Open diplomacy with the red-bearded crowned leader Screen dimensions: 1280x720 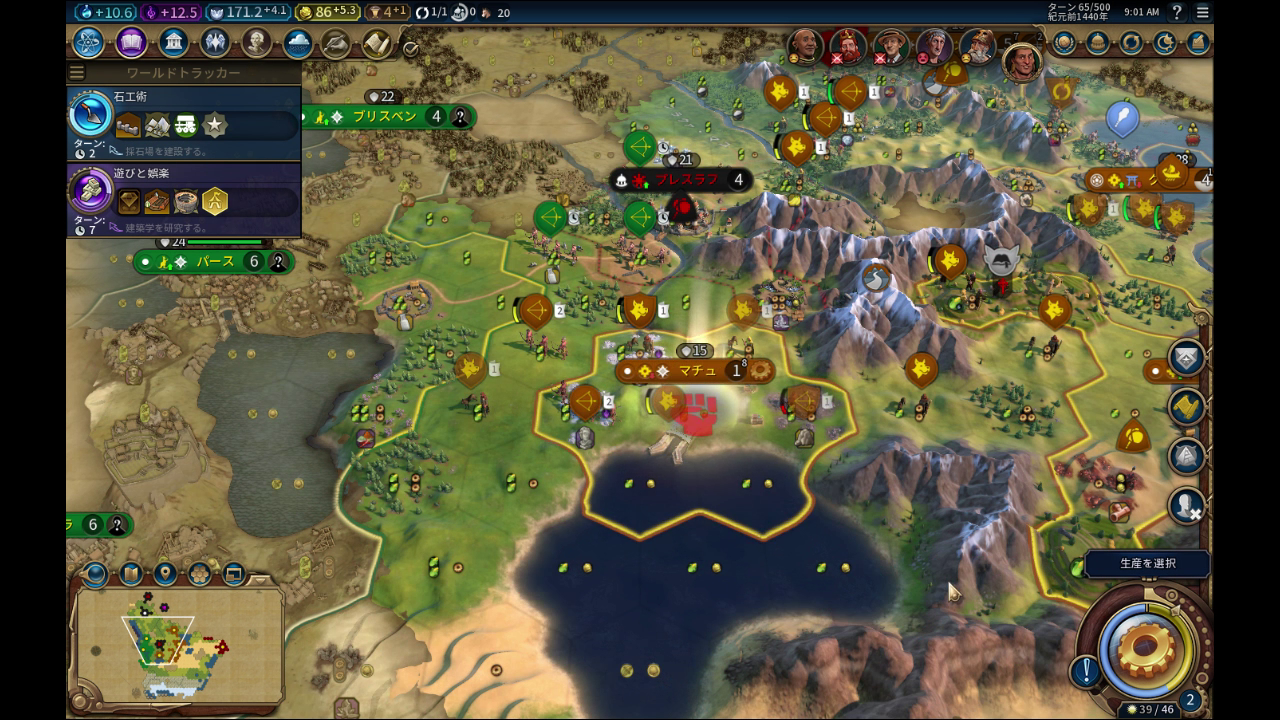pyautogui.click(x=847, y=46)
